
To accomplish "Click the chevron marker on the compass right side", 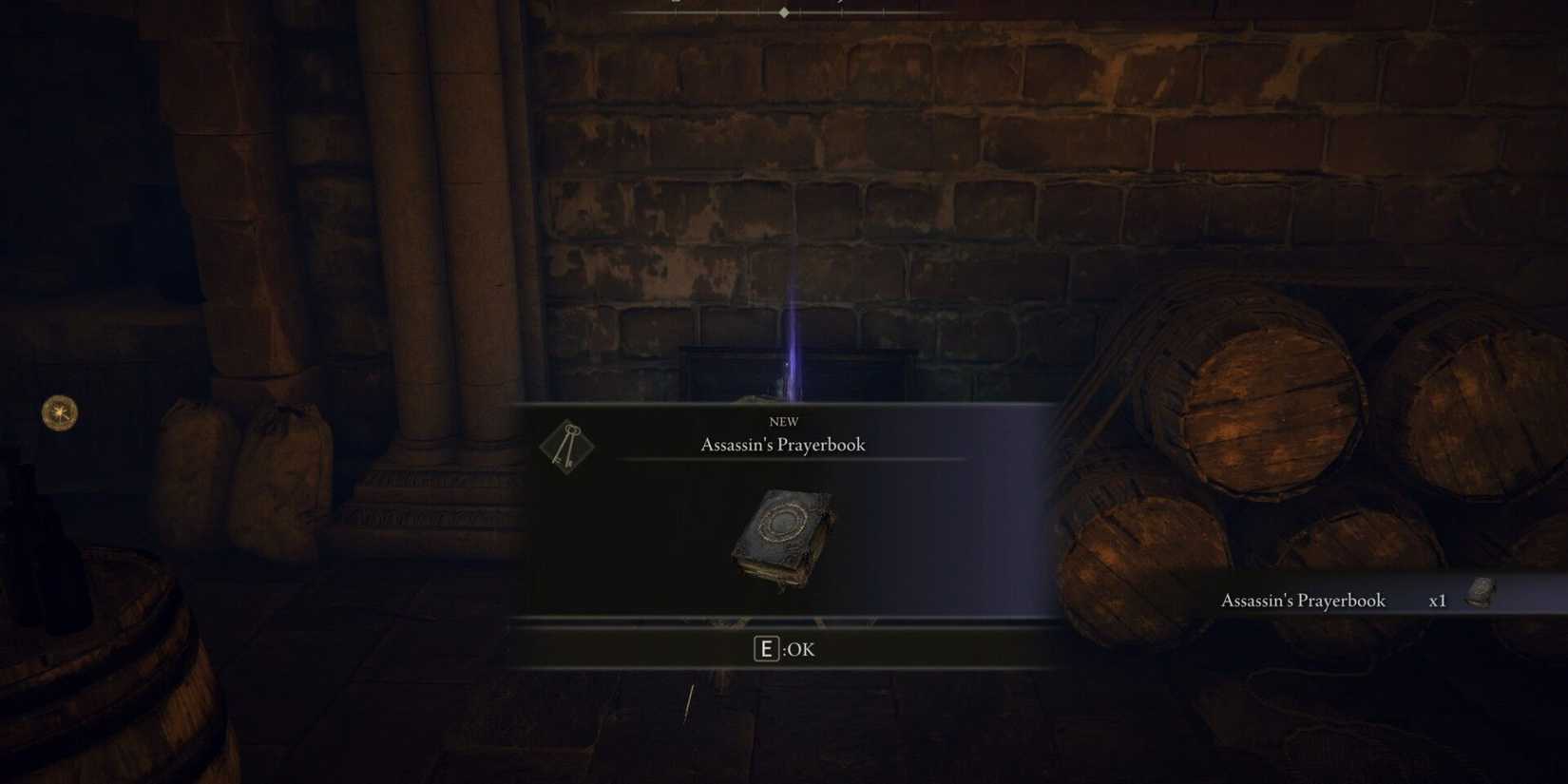I will 840,3.
